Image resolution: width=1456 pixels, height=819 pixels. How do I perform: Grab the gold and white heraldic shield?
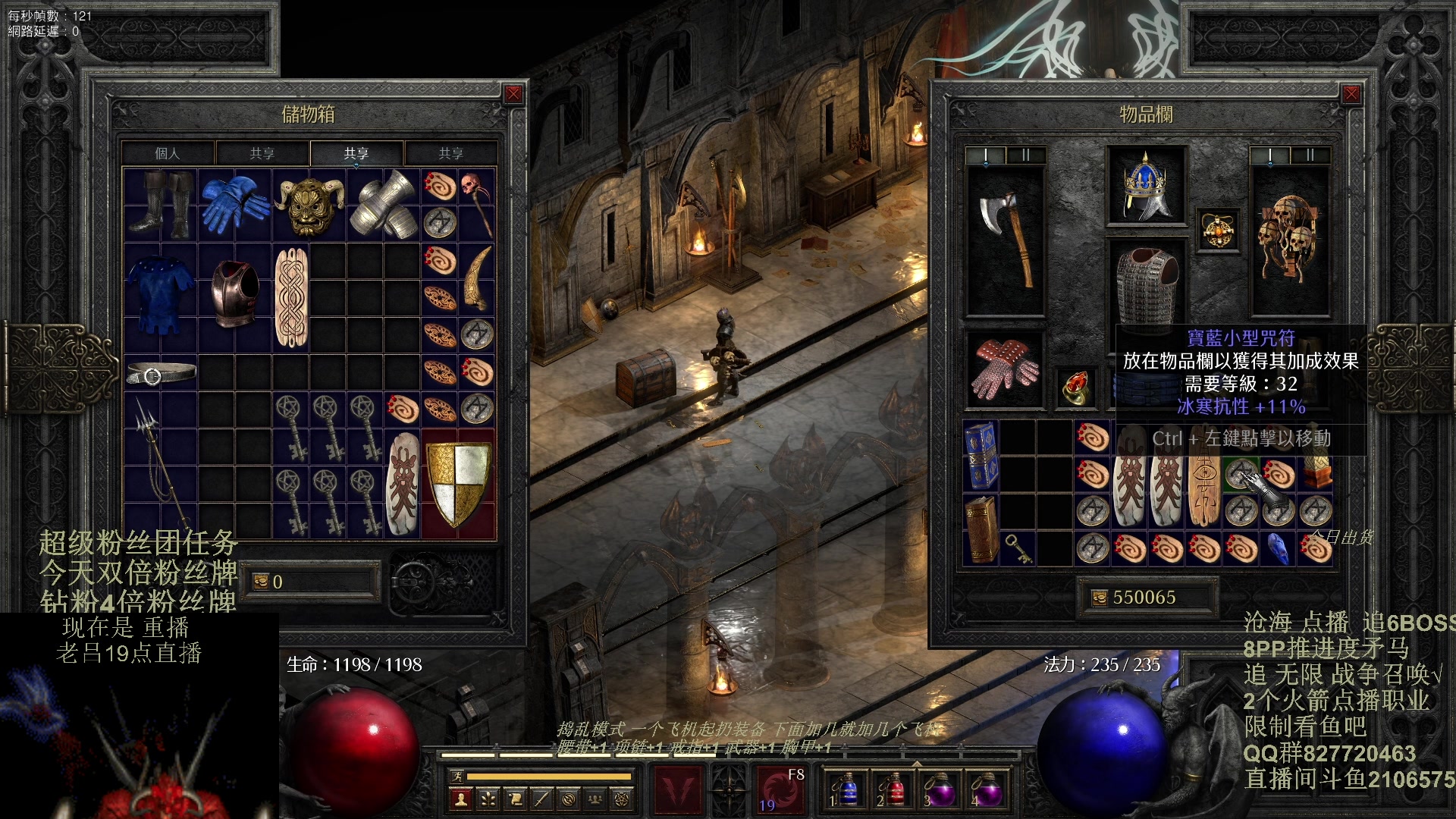coord(458,484)
